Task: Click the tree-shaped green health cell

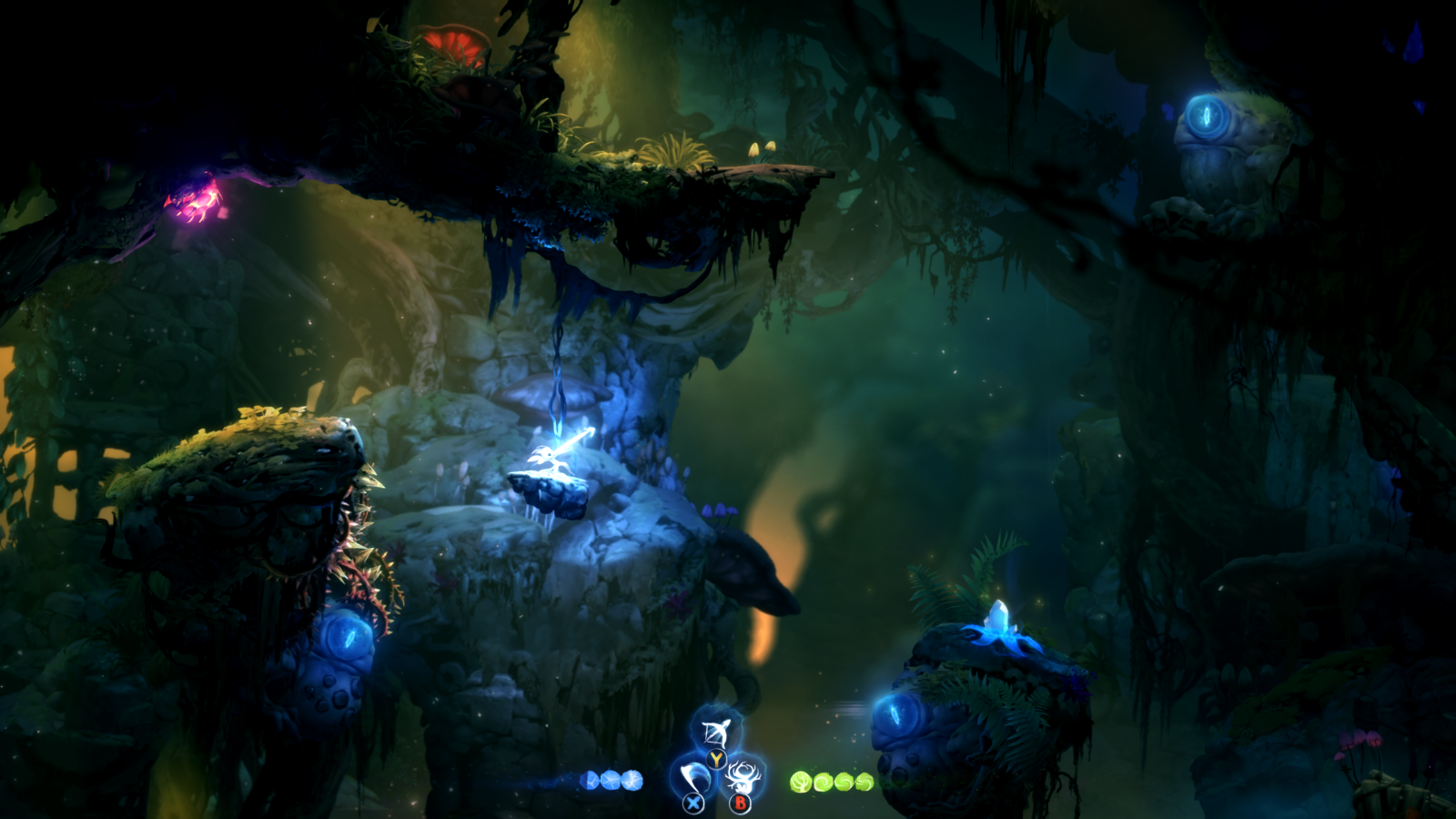Action: coord(801,781)
